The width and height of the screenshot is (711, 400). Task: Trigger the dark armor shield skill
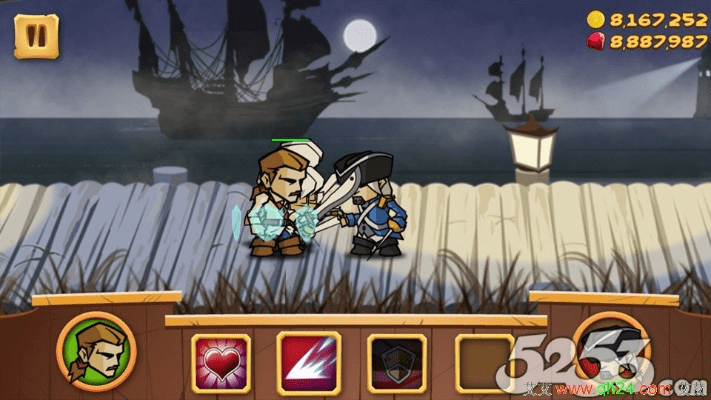tap(396, 362)
